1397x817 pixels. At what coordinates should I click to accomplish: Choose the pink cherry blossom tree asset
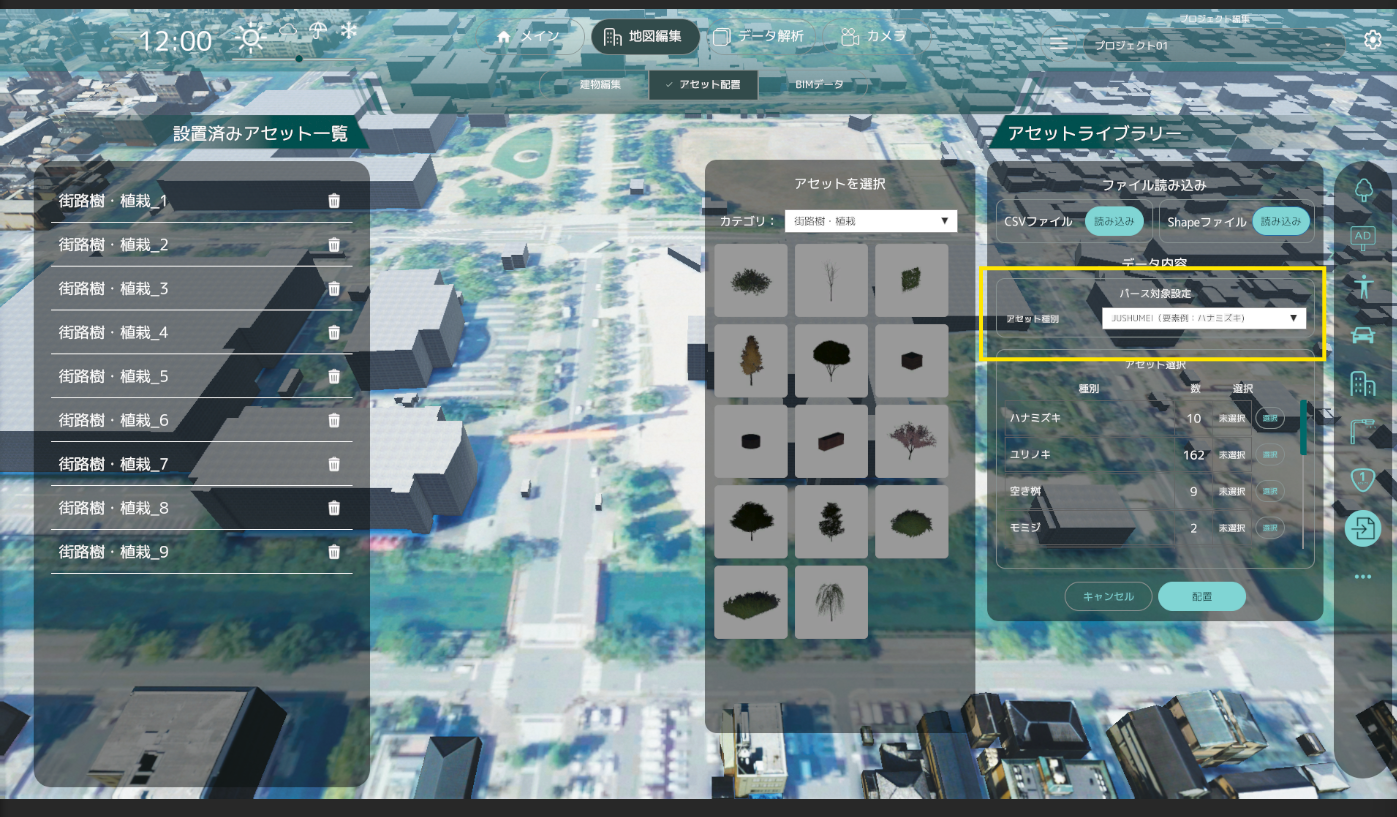(911, 441)
